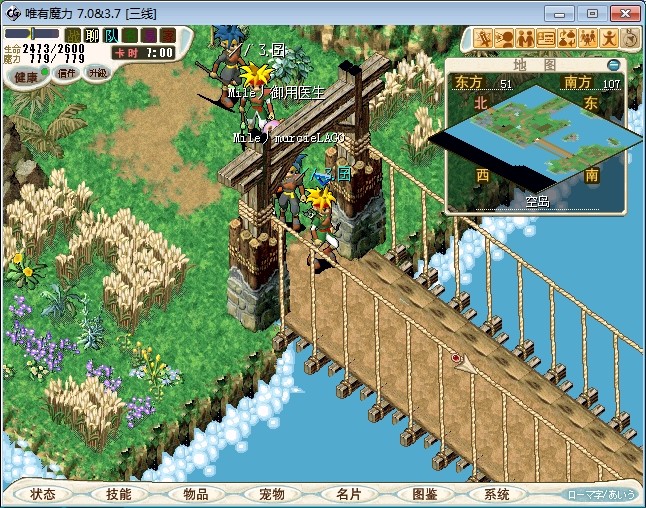Open the 图鉴 encyclopedia menu
The width and height of the screenshot is (646, 508).
pos(423,494)
